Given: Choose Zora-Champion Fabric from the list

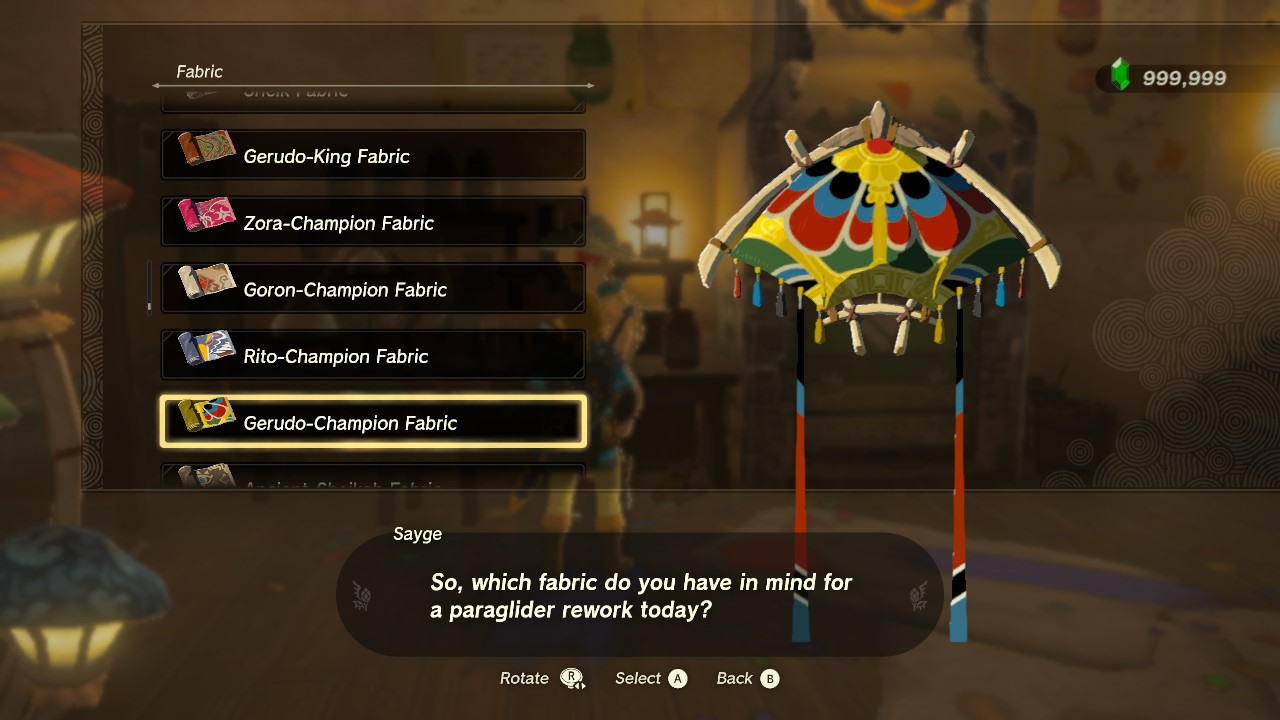Looking at the screenshot, I should [373, 223].
